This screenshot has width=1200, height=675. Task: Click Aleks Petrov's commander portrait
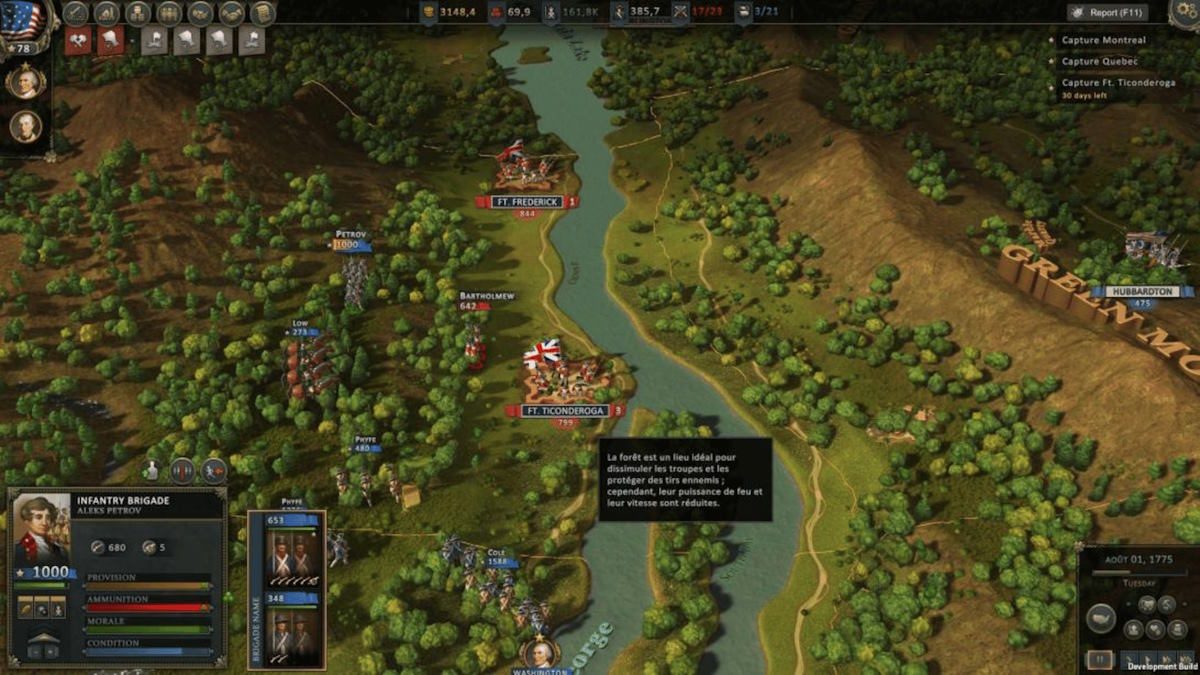coord(41,530)
